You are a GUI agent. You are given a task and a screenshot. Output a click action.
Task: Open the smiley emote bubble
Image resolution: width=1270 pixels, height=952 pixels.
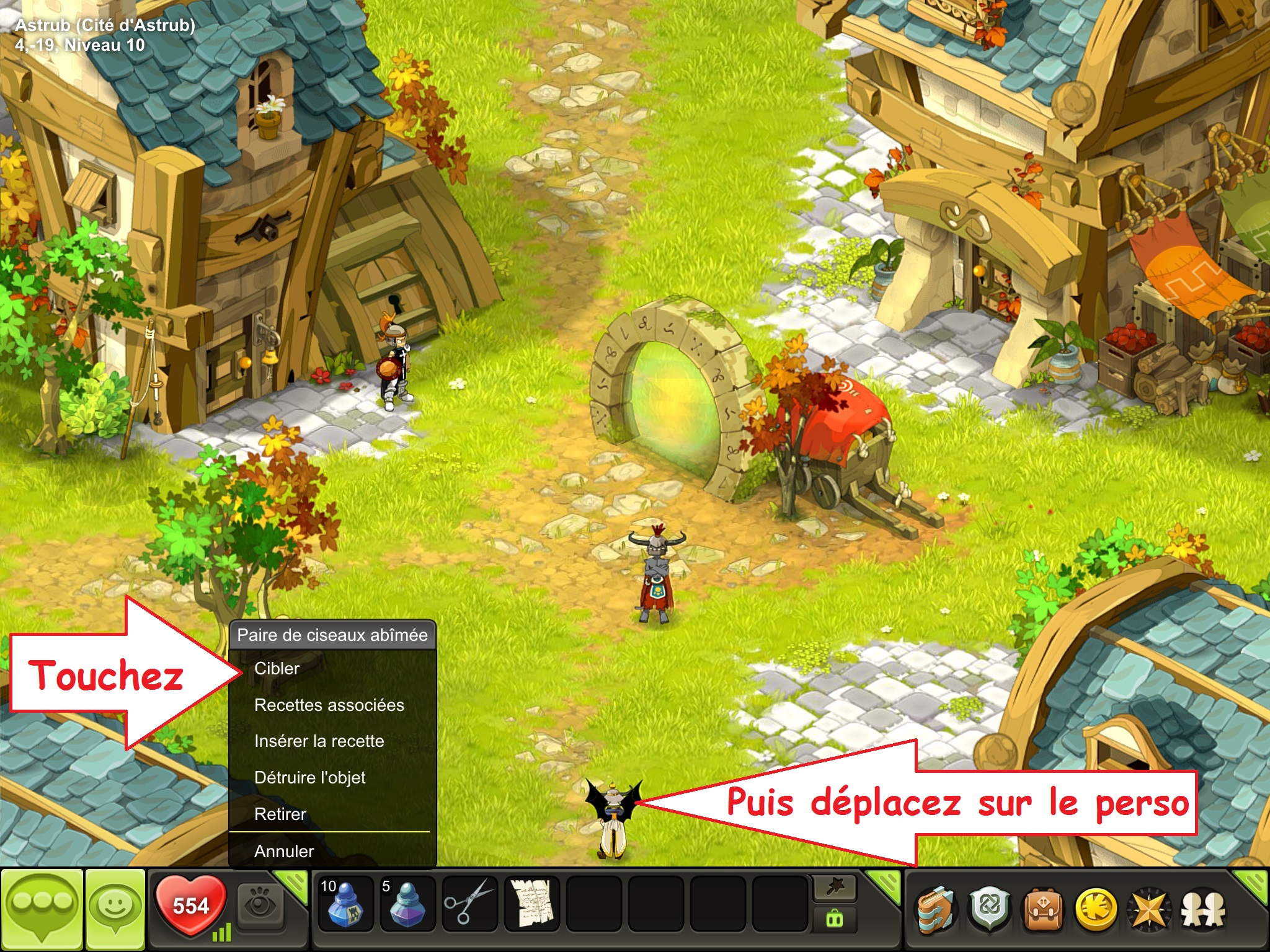click(x=115, y=909)
